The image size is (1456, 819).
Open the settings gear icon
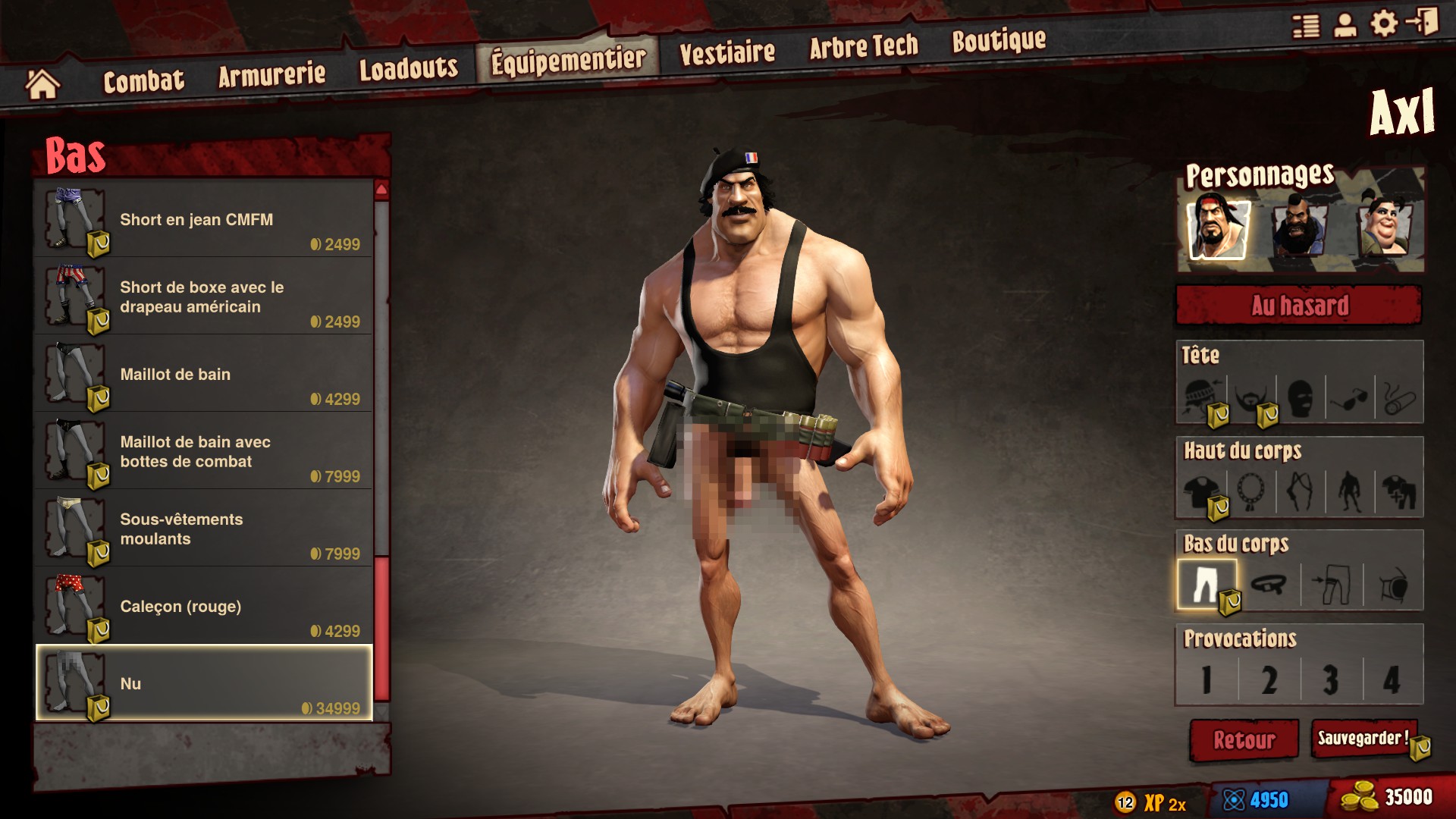[1383, 24]
